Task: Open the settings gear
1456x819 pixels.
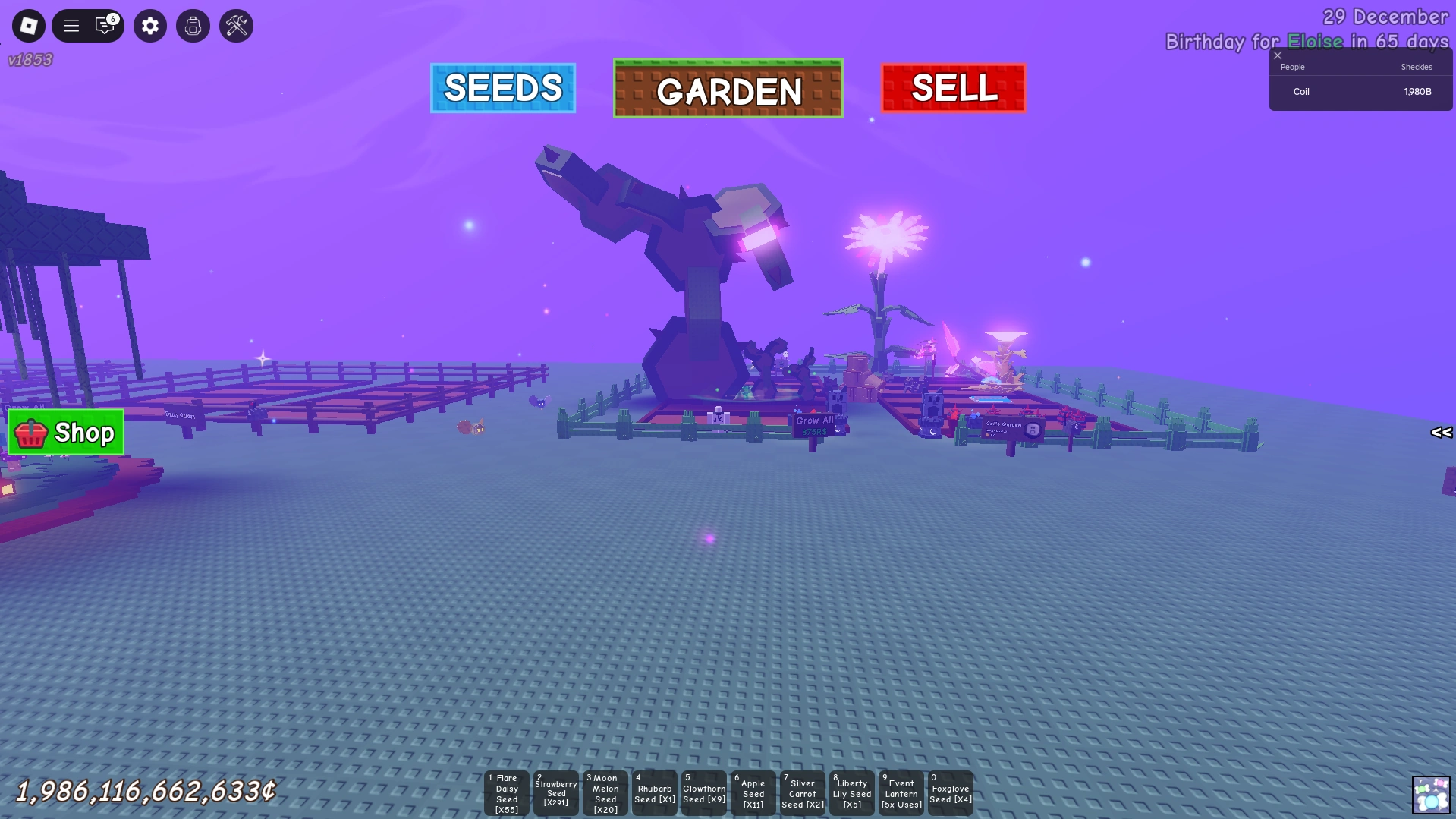Action: tap(149, 25)
